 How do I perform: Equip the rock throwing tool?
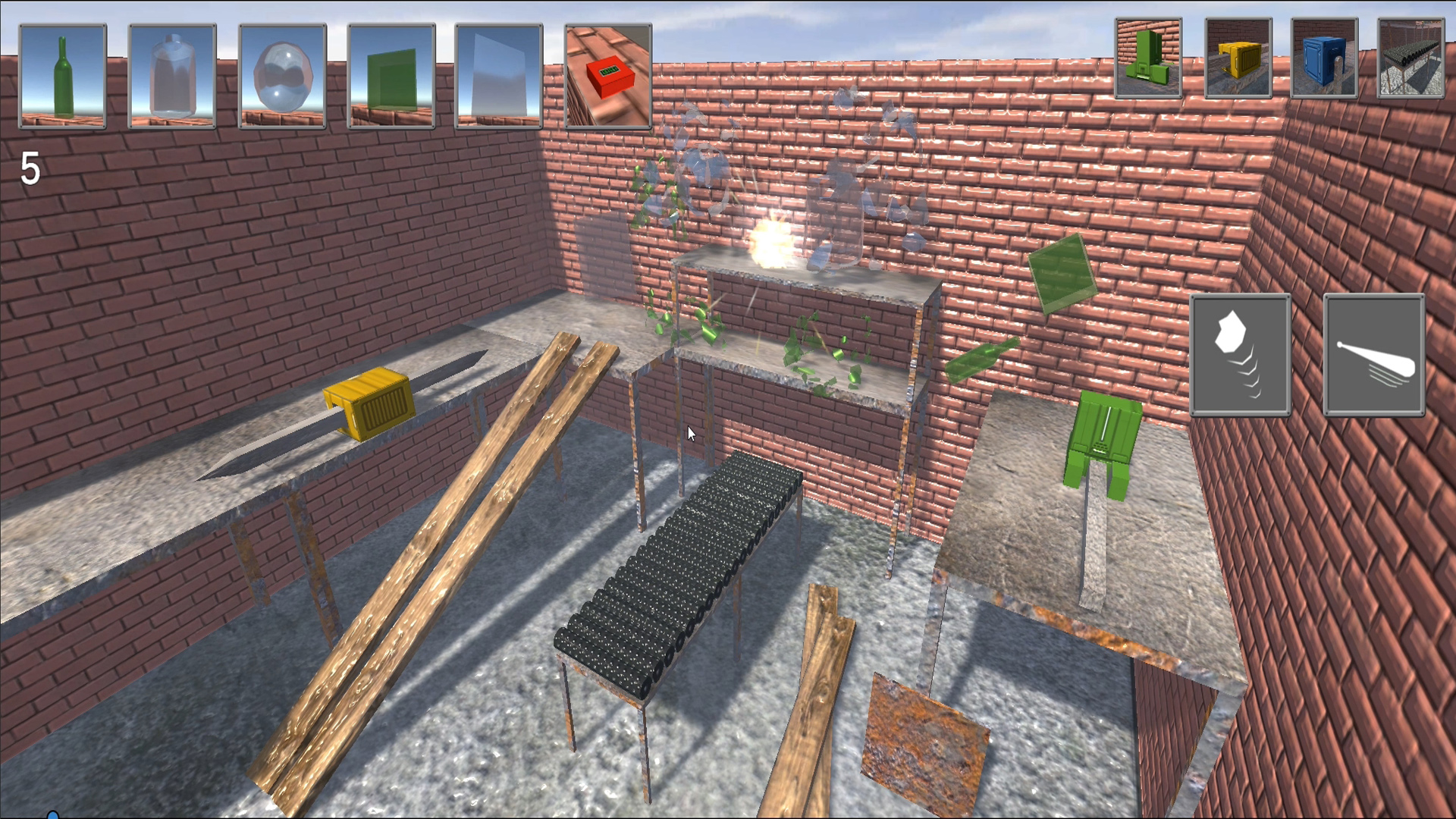pos(1241,354)
